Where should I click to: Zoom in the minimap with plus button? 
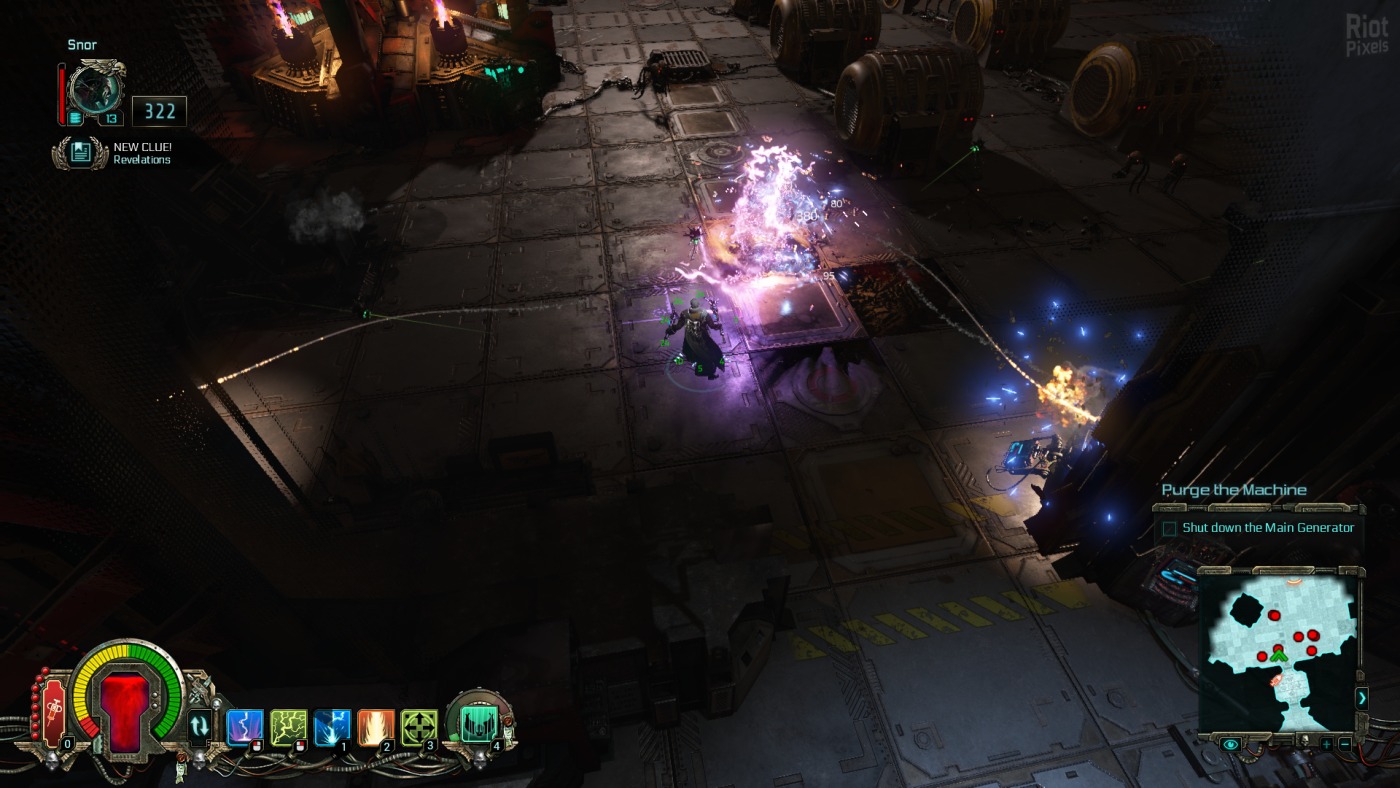[1326, 744]
